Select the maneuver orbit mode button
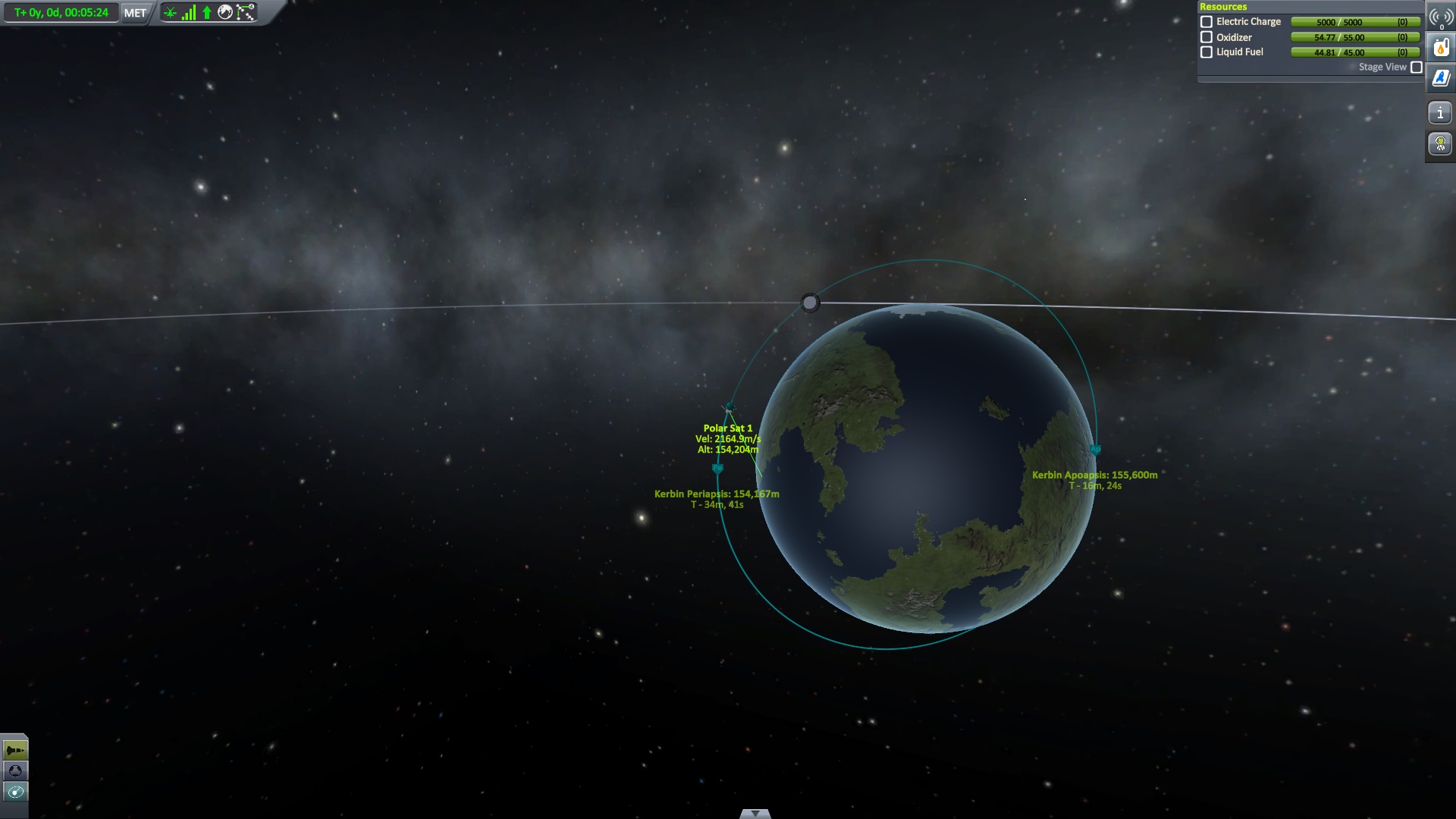Viewport: 1456px width, 819px height. pyautogui.click(x=15, y=792)
